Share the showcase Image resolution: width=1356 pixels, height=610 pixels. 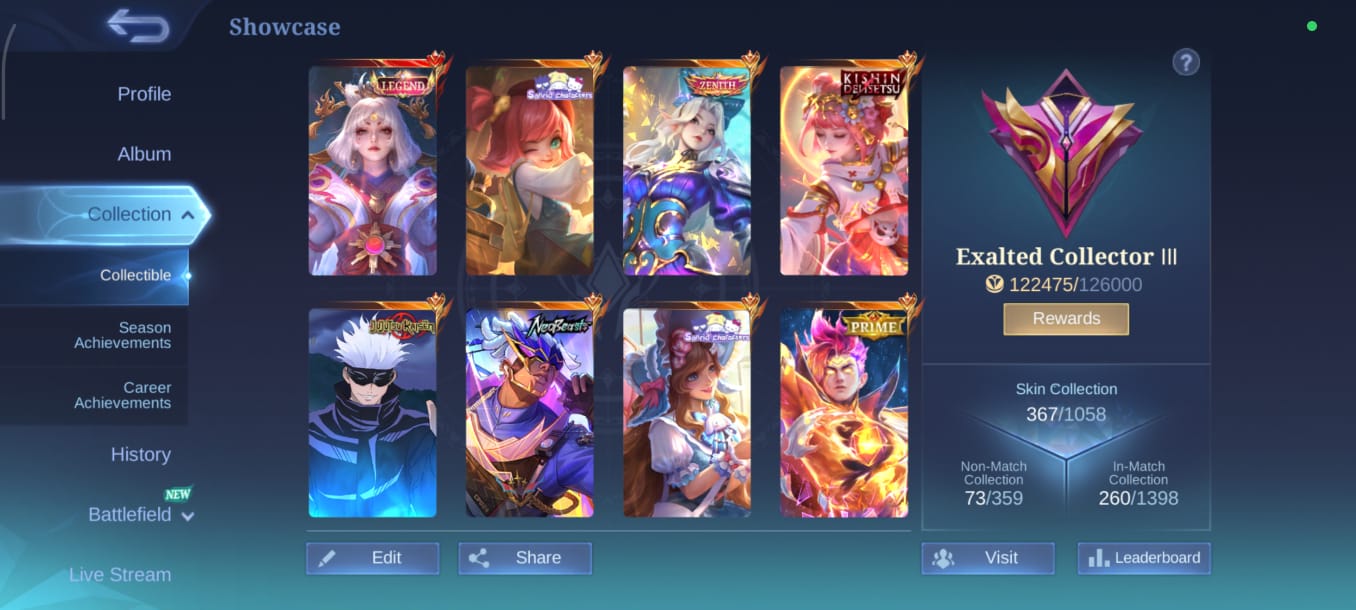point(525,558)
